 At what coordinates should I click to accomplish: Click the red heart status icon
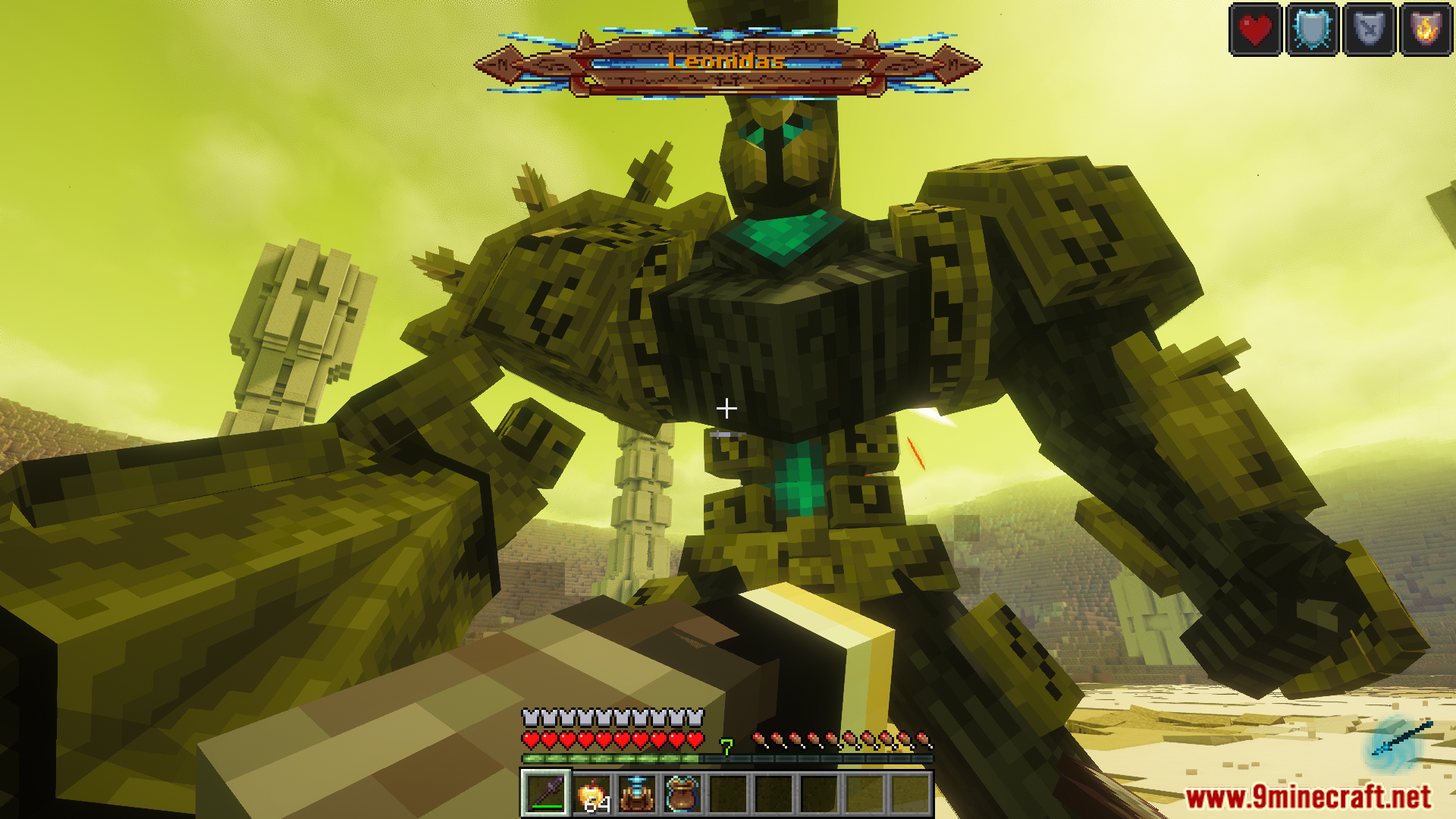pos(1255,29)
